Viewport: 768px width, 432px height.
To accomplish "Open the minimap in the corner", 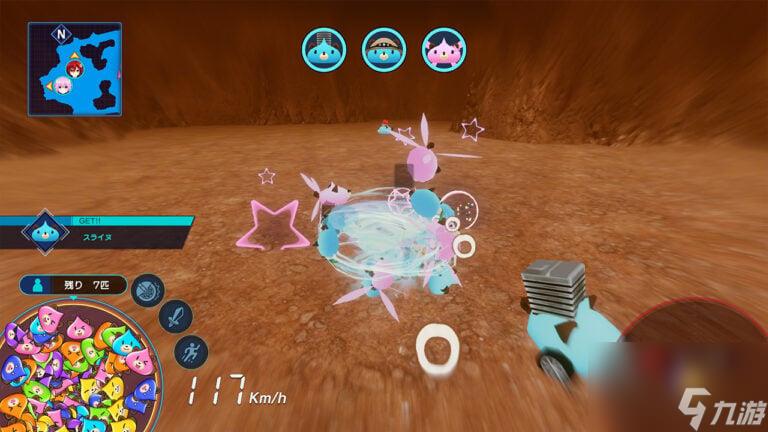I will tap(74, 69).
